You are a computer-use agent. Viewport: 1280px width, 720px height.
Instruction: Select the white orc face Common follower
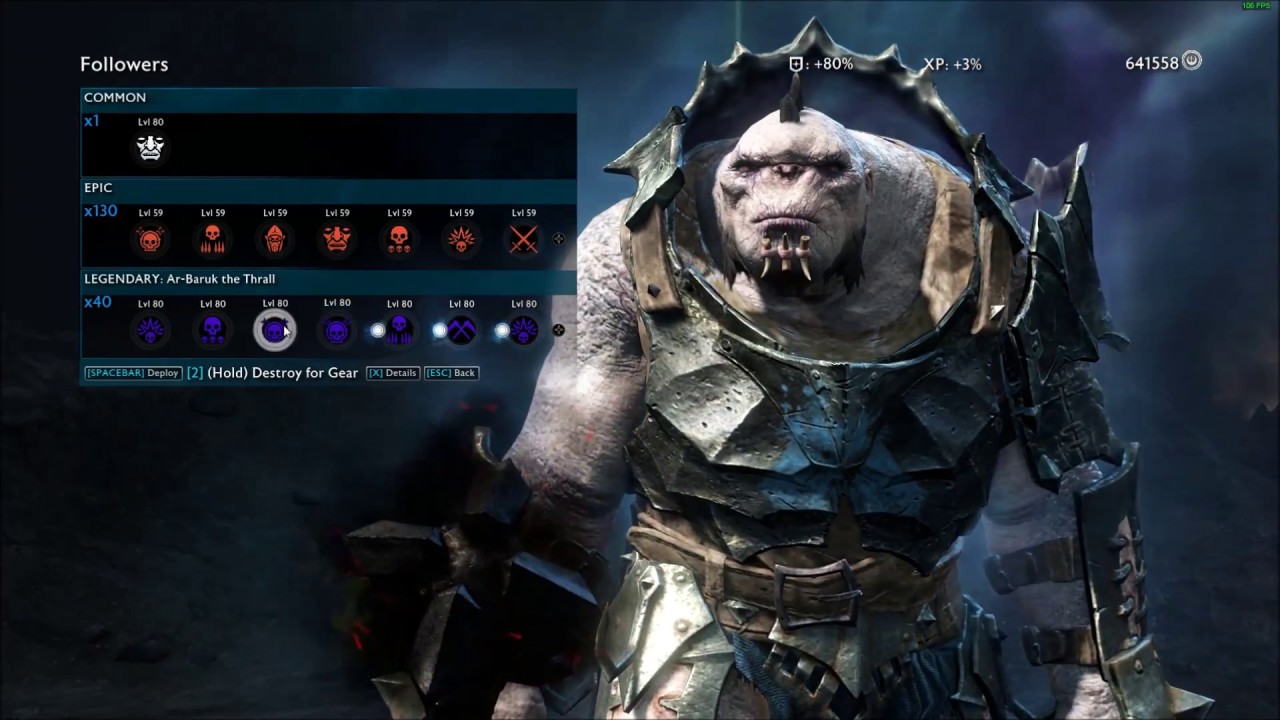(x=150, y=148)
